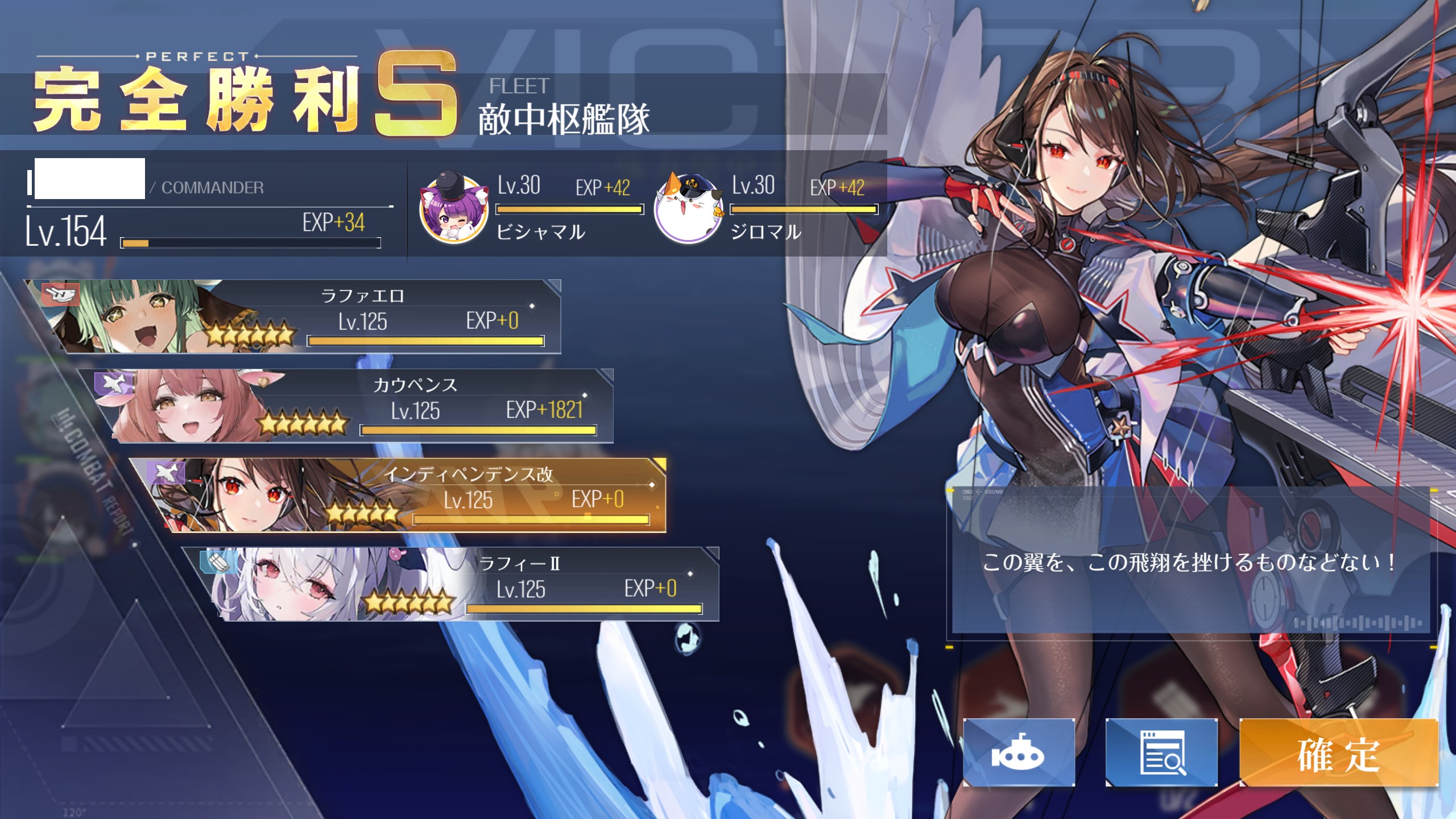Click the ジロマル cat portrait
The image size is (1456, 819).
(688, 208)
